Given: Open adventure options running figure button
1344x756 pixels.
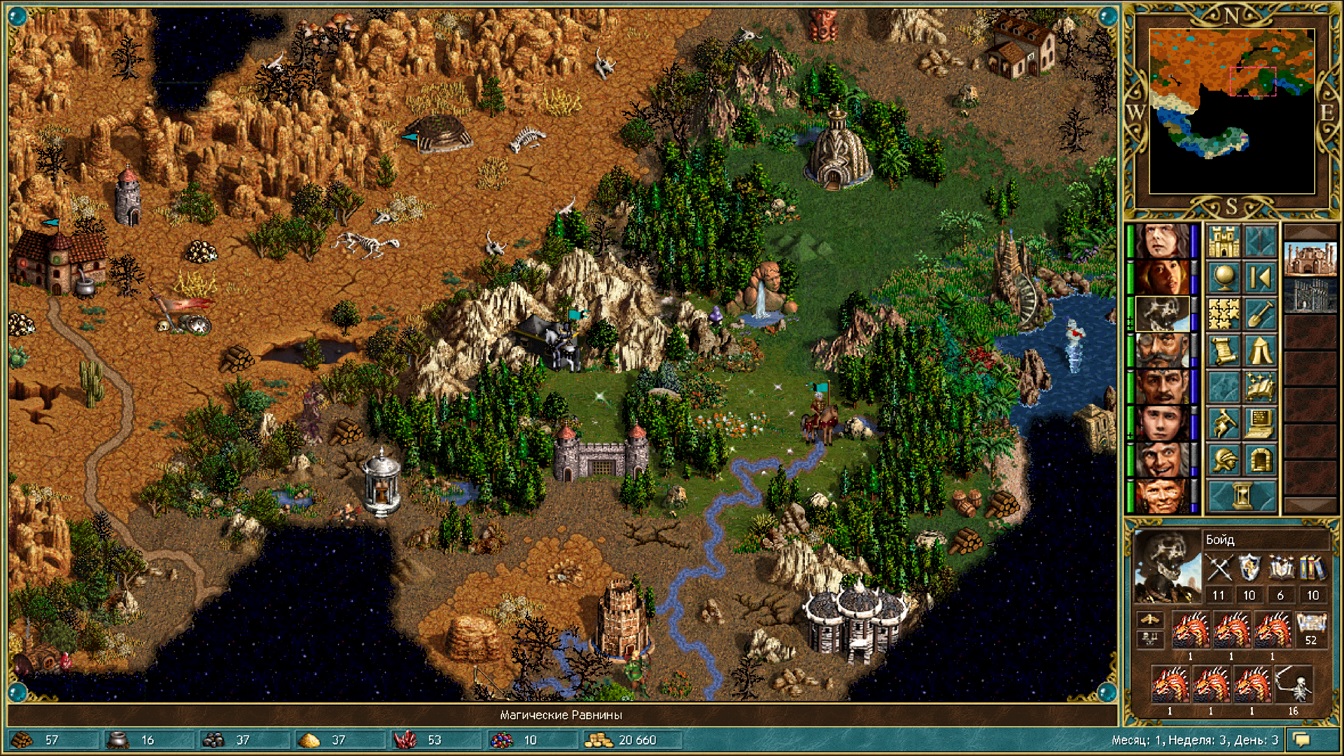Looking at the screenshot, I should 1223,423.
